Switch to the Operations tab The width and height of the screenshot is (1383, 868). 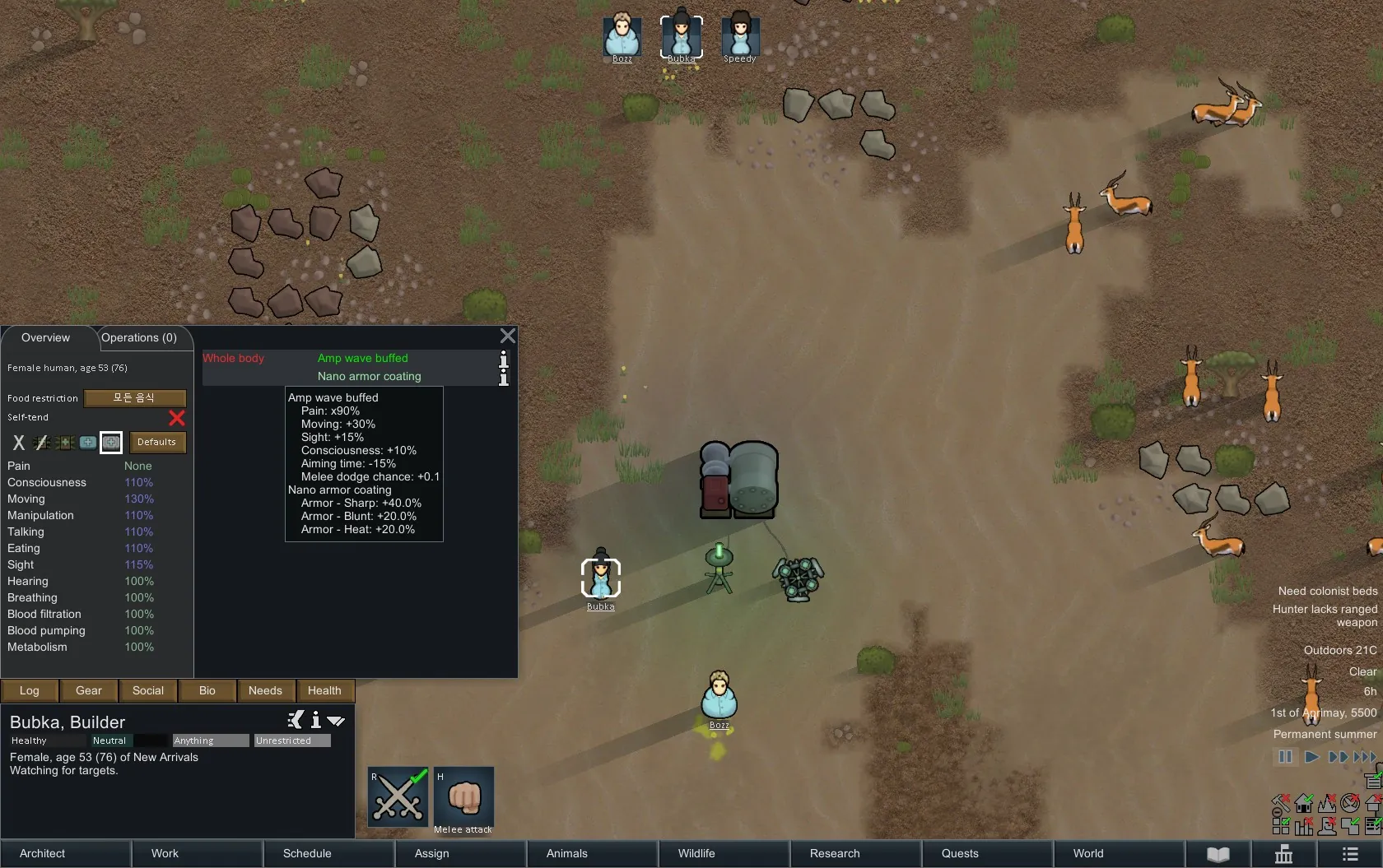(x=139, y=338)
